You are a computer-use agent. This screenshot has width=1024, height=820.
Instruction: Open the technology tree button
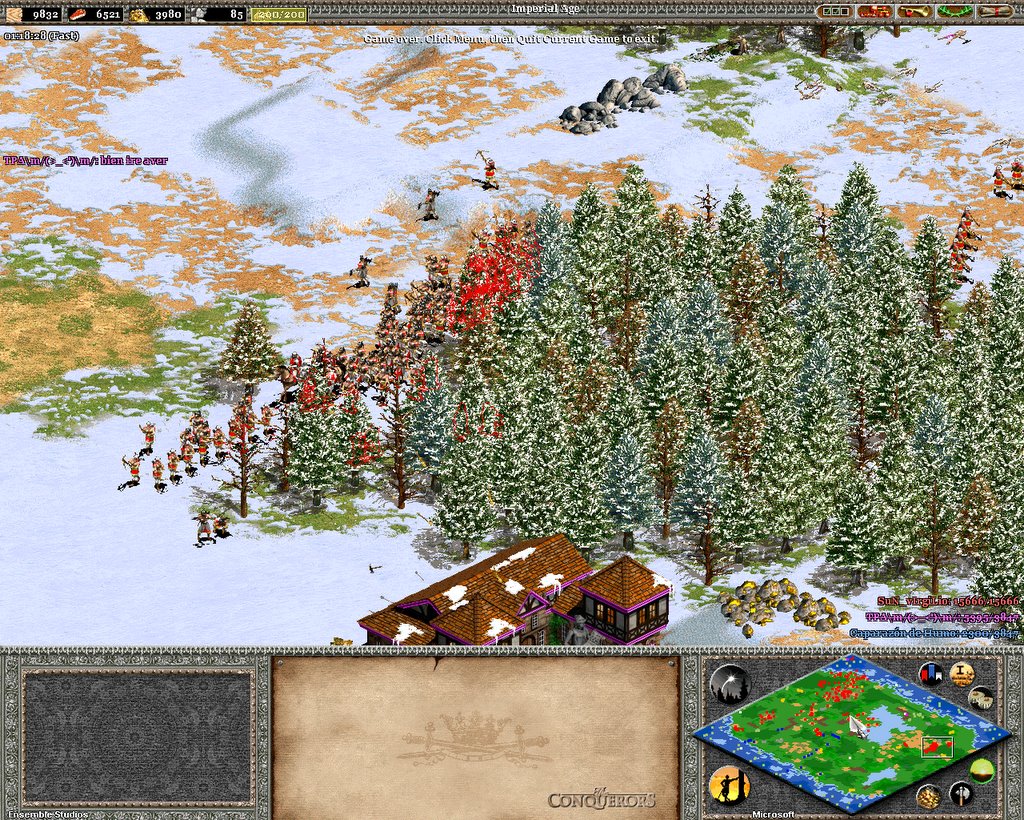point(873,12)
